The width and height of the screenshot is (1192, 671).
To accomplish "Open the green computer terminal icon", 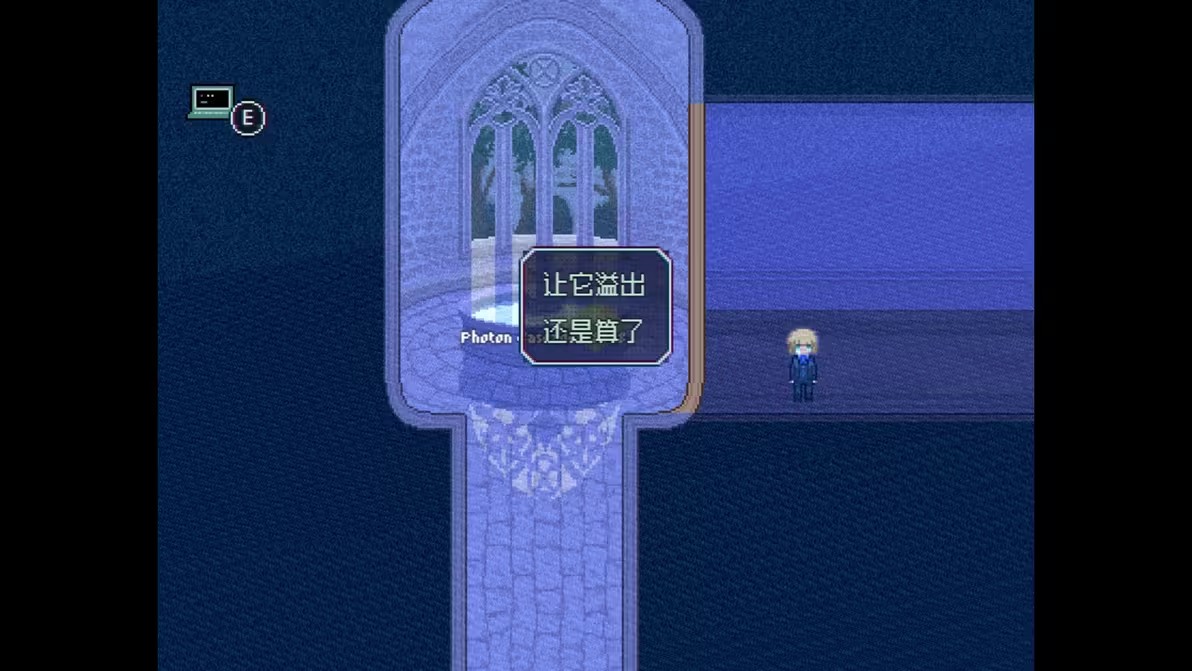I will (x=211, y=102).
